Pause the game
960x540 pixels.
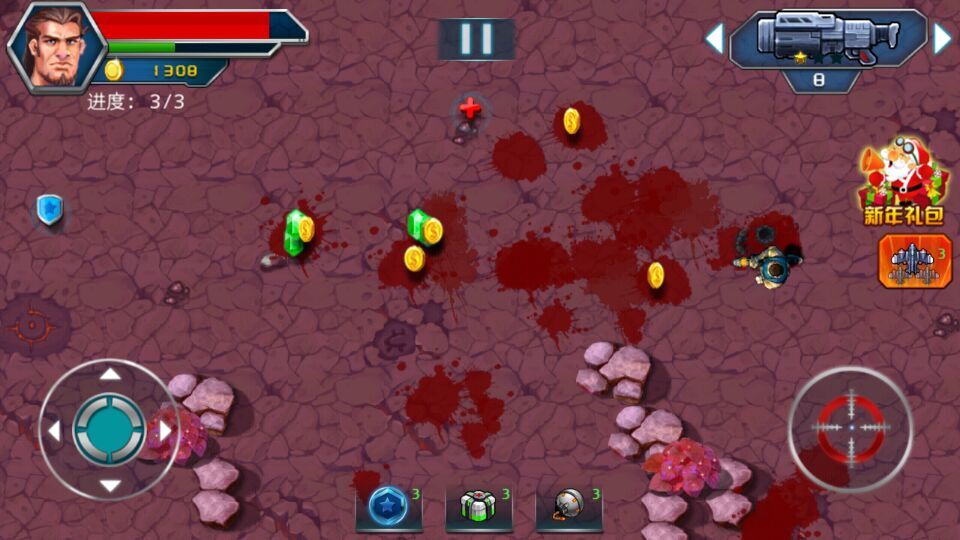tap(476, 39)
